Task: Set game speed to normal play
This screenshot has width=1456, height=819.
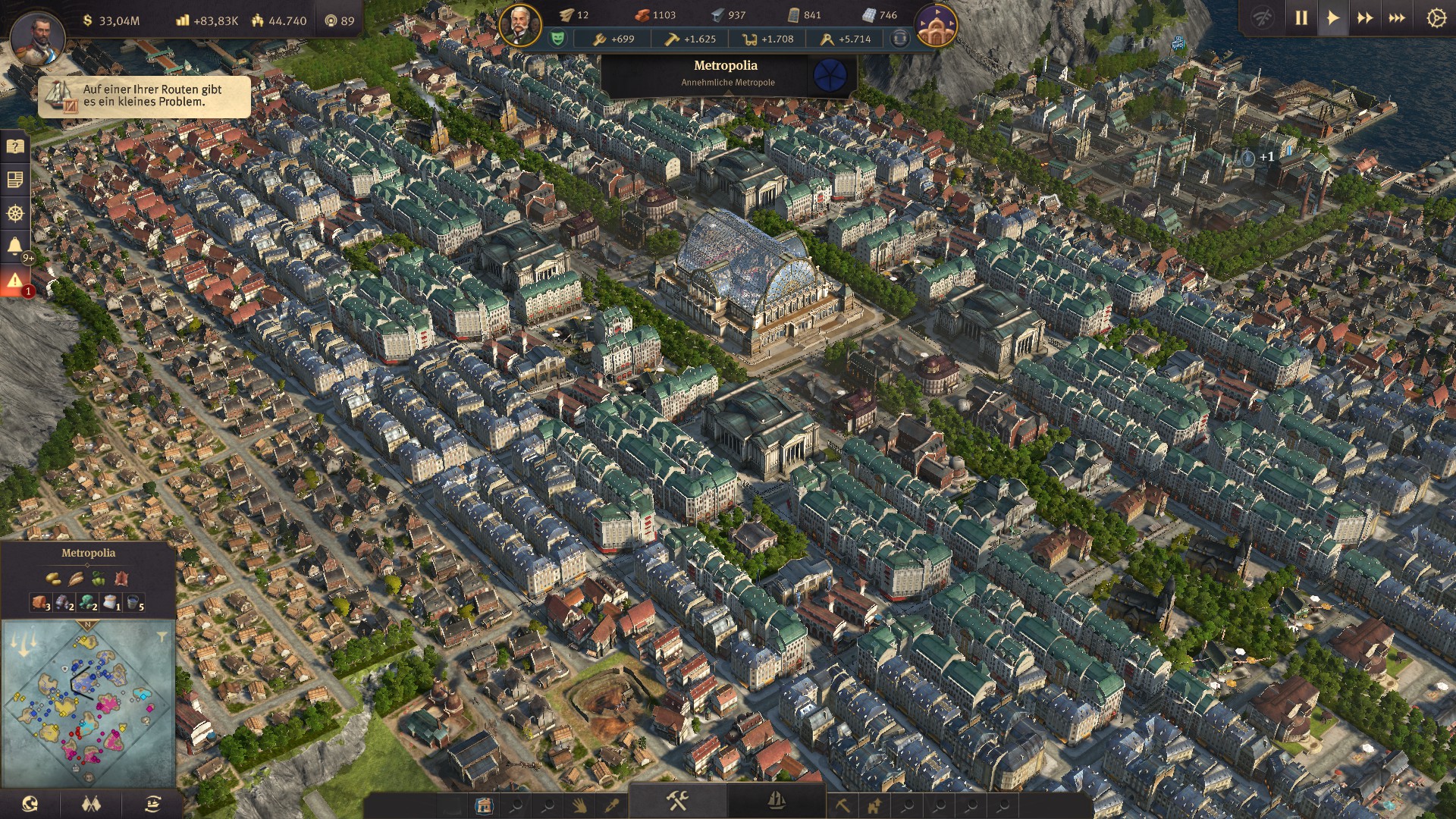Action: click(1333, 18)
